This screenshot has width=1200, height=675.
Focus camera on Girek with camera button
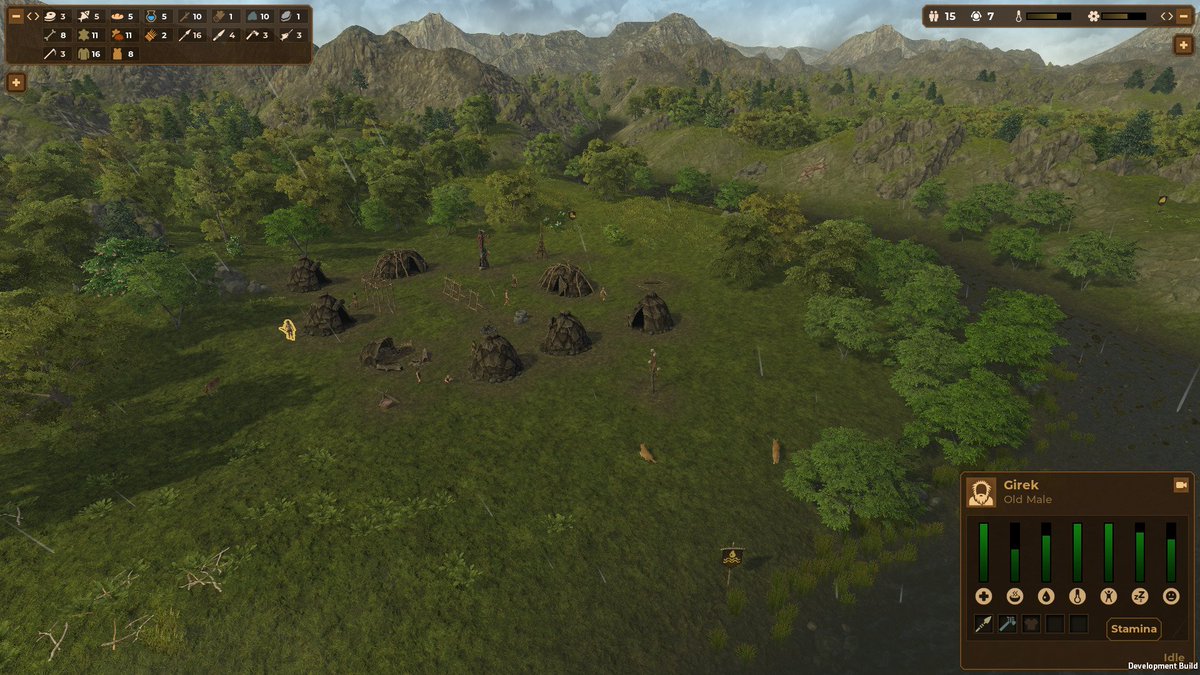click(1180, 485)
